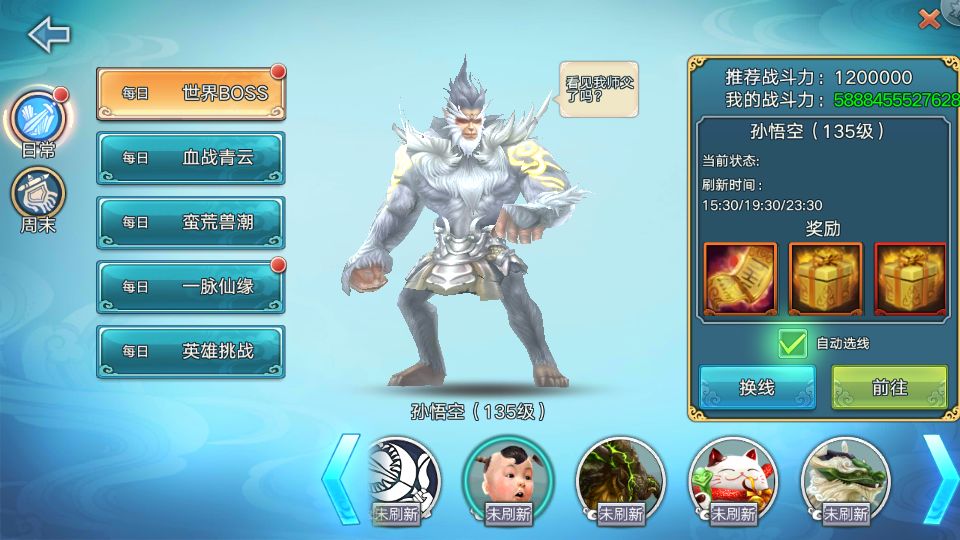The width and height of the screenshot is (960, 540).
Task: Select the white dragon boss portrait
Action: [846, 475]
